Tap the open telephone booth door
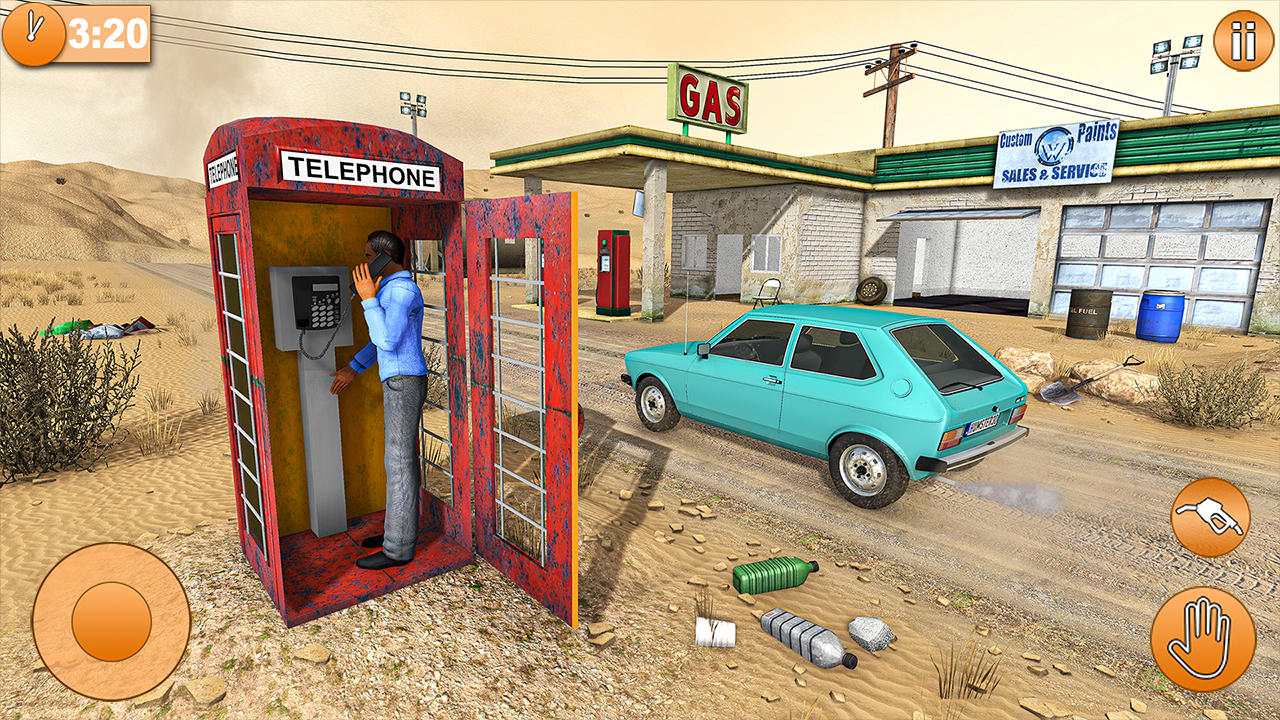 pyautogui.click(x=525, y=400)
